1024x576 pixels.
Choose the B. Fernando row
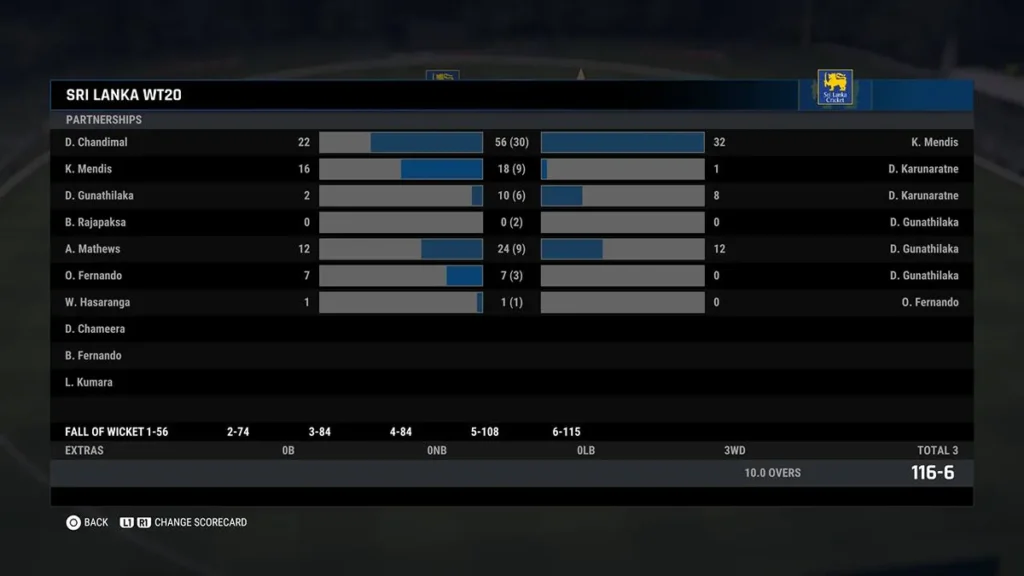(x=93, y=356)
